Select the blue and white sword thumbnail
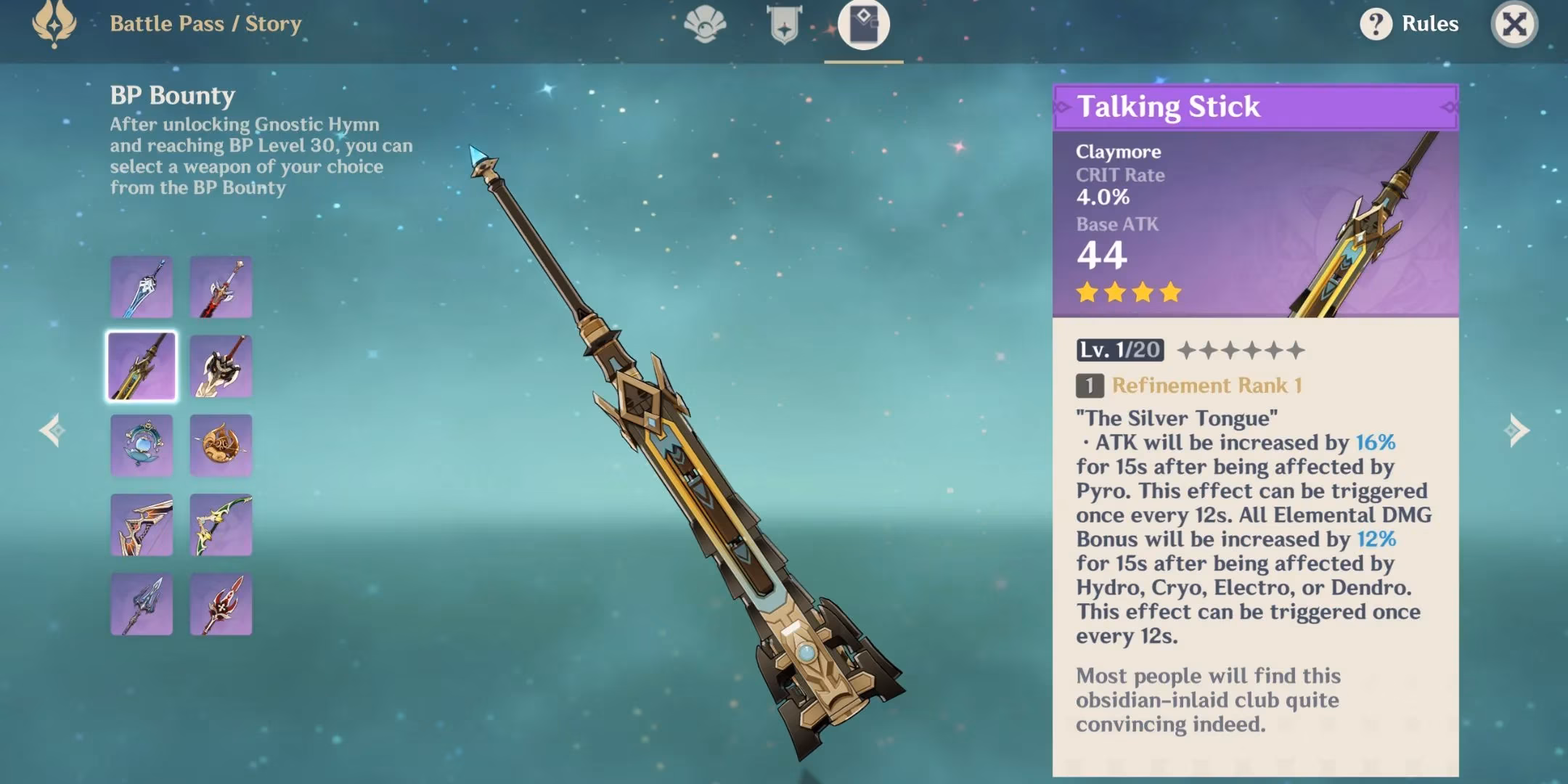 [142, 287]
